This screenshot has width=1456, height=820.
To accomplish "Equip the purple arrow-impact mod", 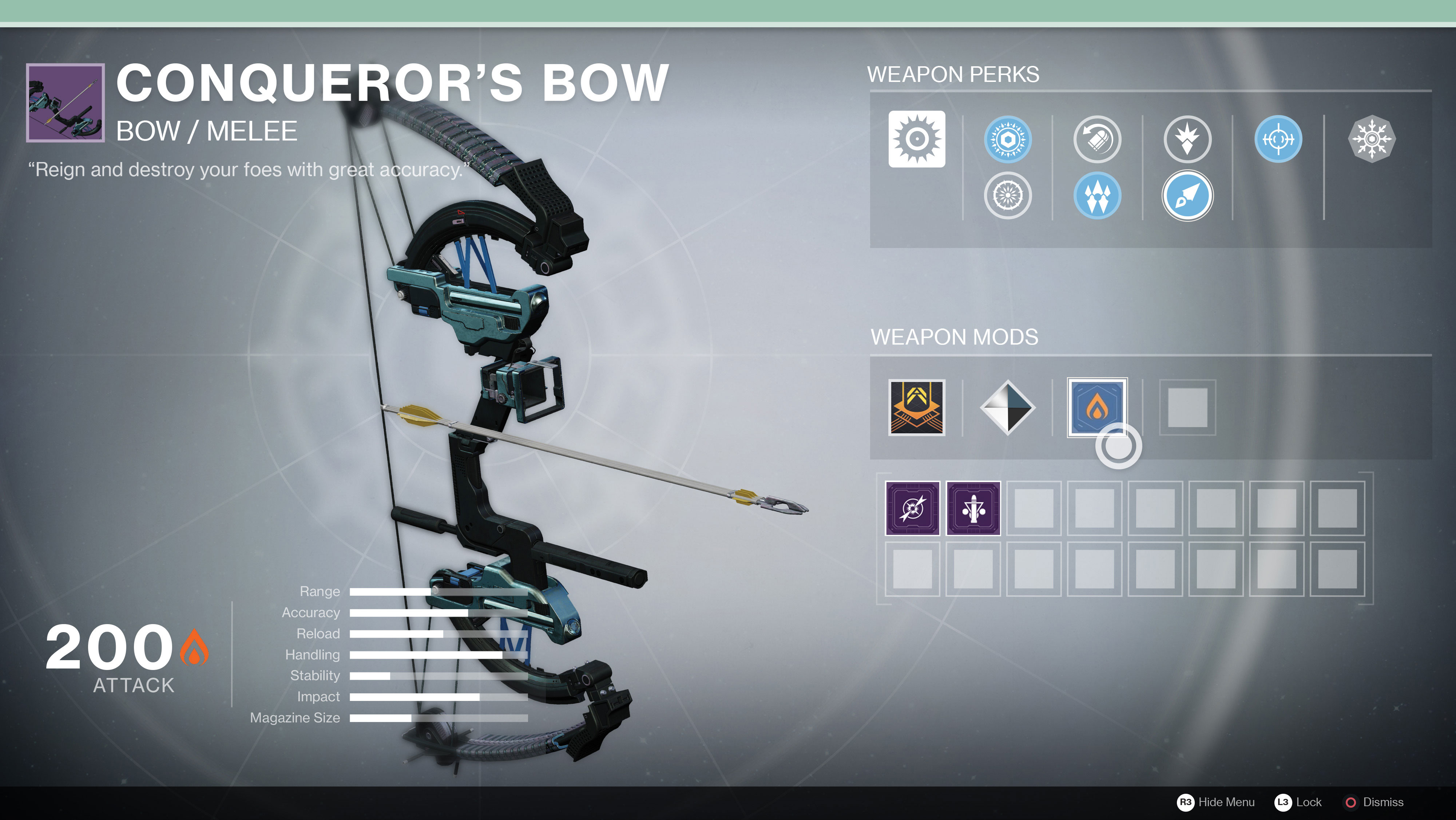I will click(912, 508).
